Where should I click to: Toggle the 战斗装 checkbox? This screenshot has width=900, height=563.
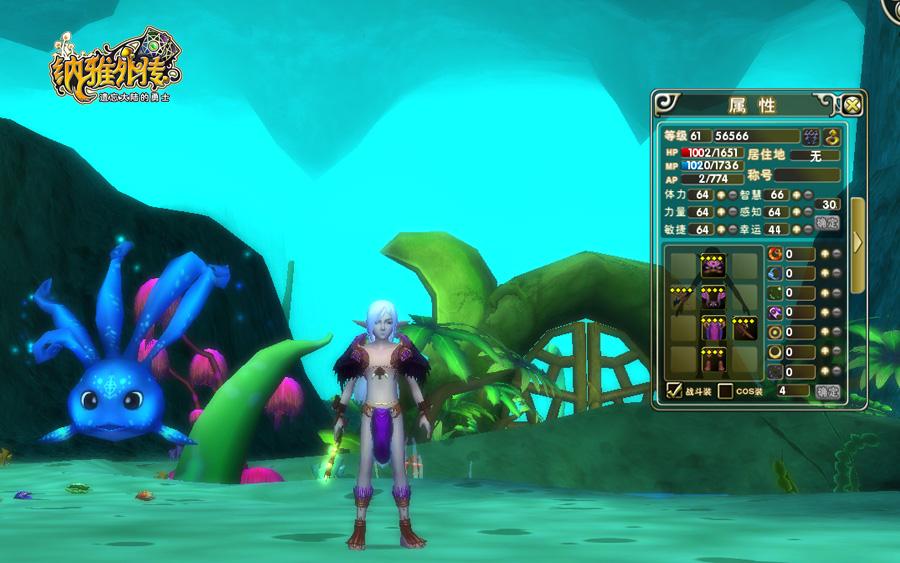674,391
